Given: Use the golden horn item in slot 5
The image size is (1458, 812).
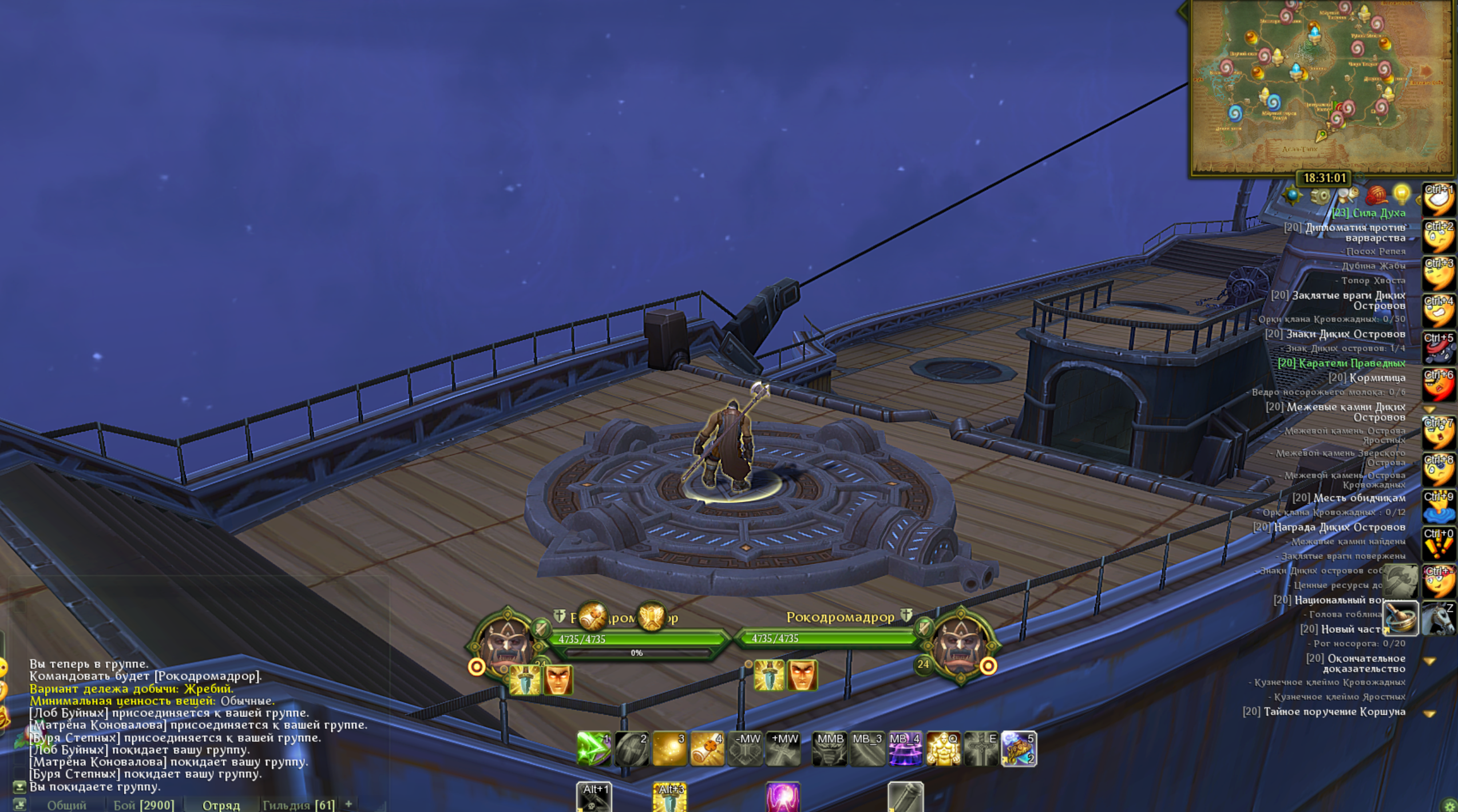Looking at the screenshot, I should [x=1018, y=748].
